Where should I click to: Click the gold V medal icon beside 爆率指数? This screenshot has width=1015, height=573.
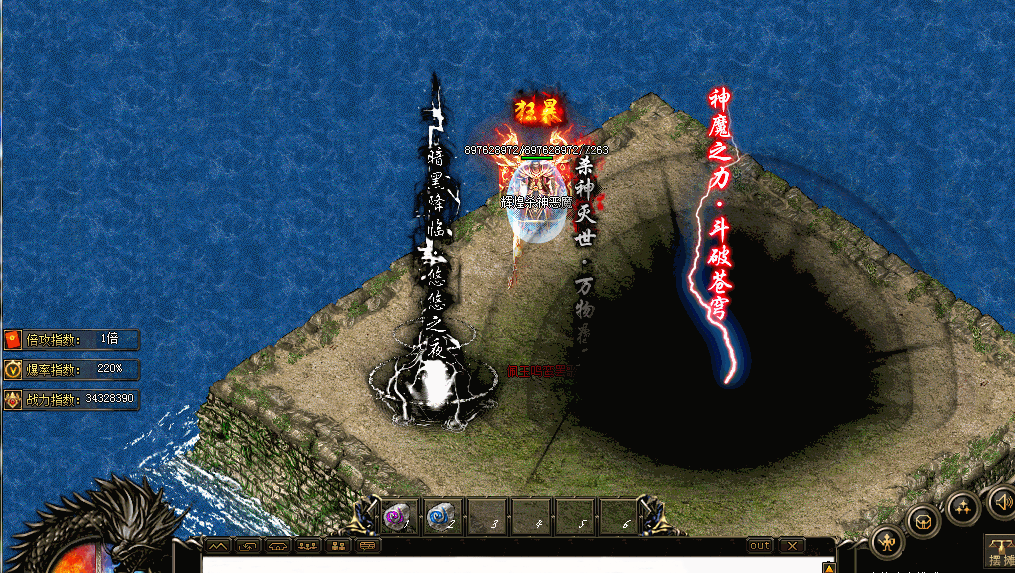coord(13,369)
